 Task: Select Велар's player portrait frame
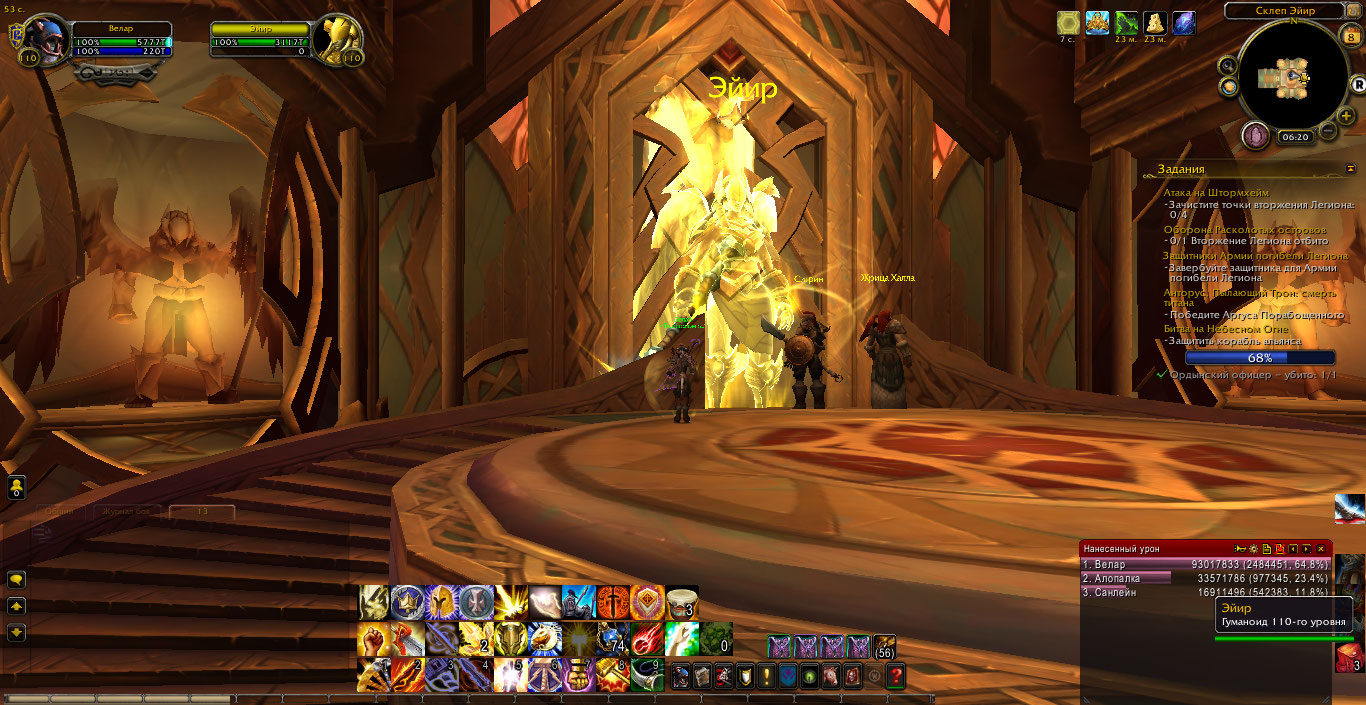(45, 41)
